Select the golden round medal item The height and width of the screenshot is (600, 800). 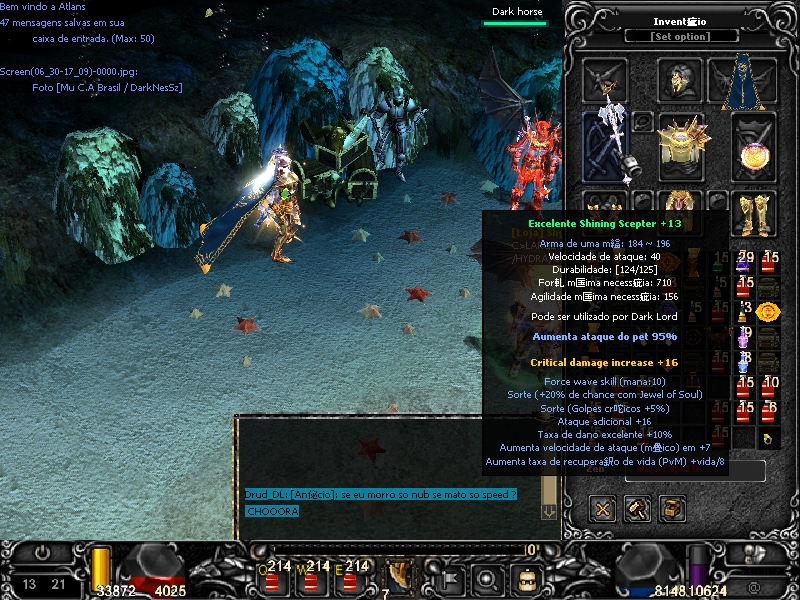point(768,311)
